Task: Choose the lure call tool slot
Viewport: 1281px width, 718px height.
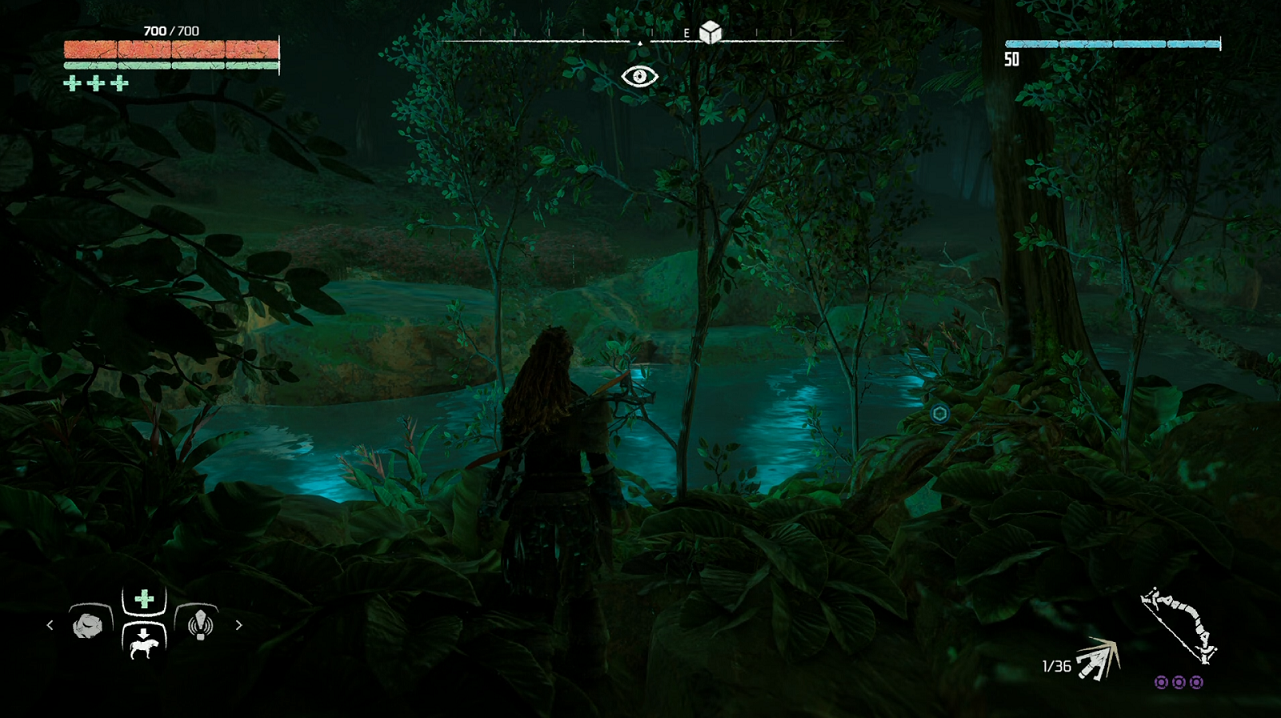Action: (x=200, y=624)
